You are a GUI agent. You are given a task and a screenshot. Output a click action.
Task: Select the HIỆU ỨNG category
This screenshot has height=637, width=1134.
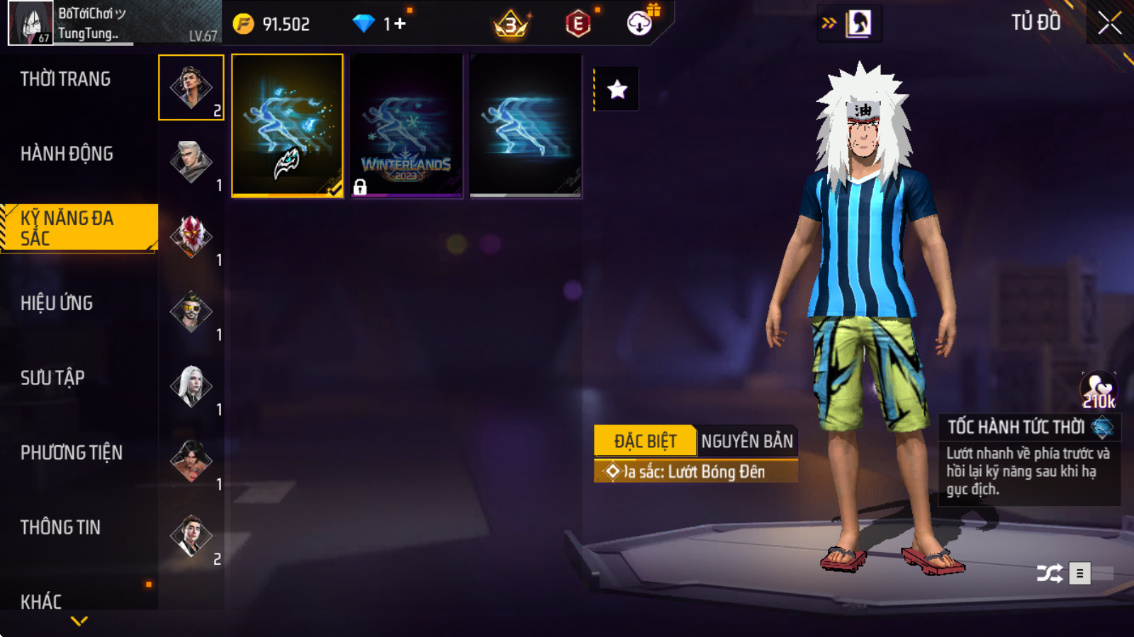coord(57,303)
